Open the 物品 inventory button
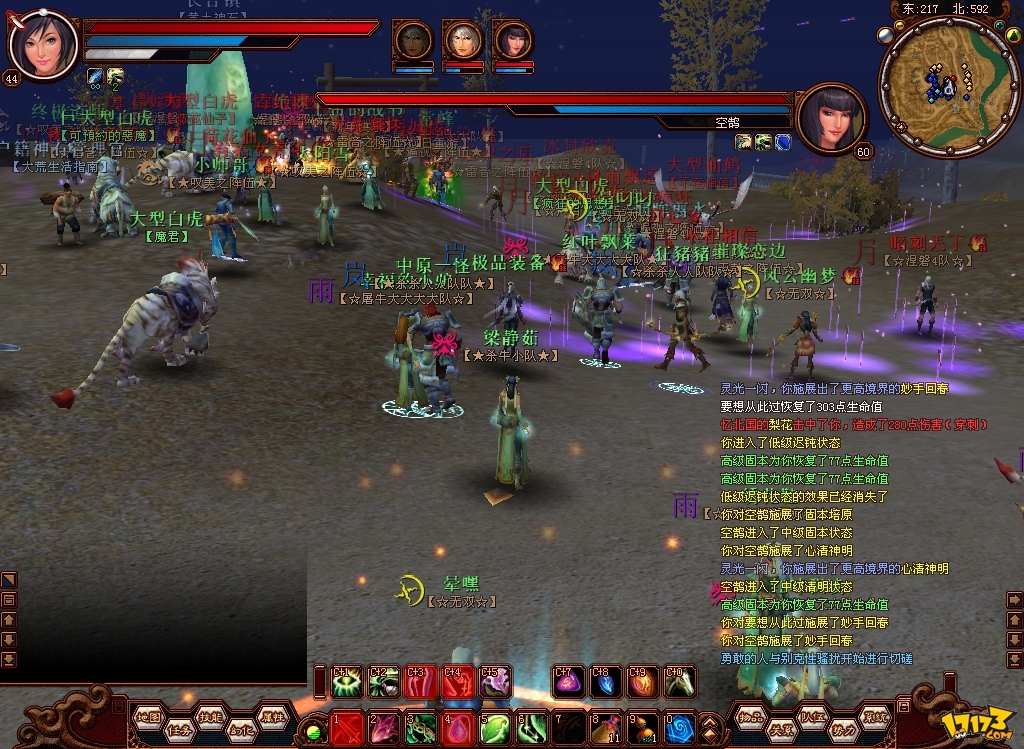Screen dimensions: 1024x749 pyautogui.click(x=750, y=716)
